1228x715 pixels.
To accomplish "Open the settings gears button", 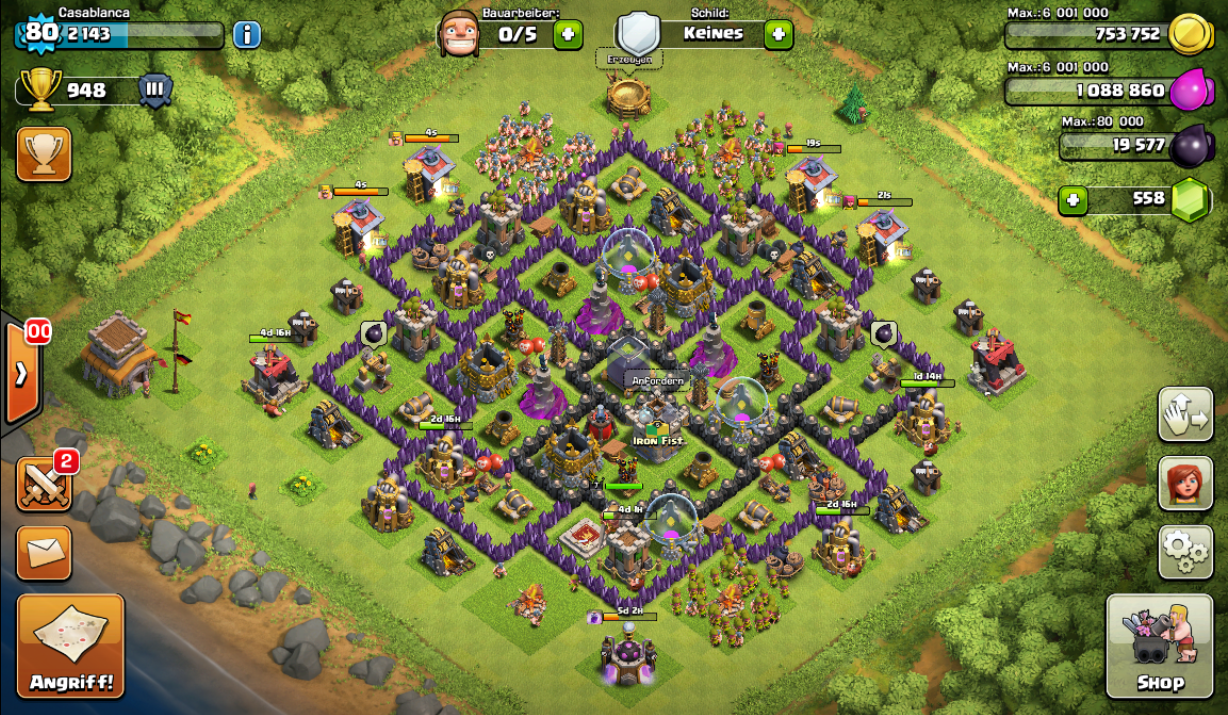I will (x=1185, y=551).
